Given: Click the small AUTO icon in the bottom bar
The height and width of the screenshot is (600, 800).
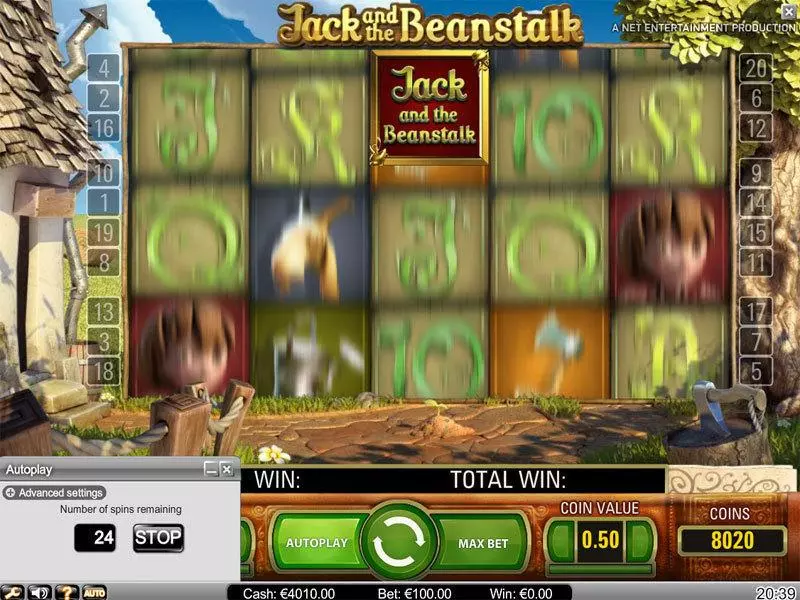Looking at the screenshot, I should [94, 592].
